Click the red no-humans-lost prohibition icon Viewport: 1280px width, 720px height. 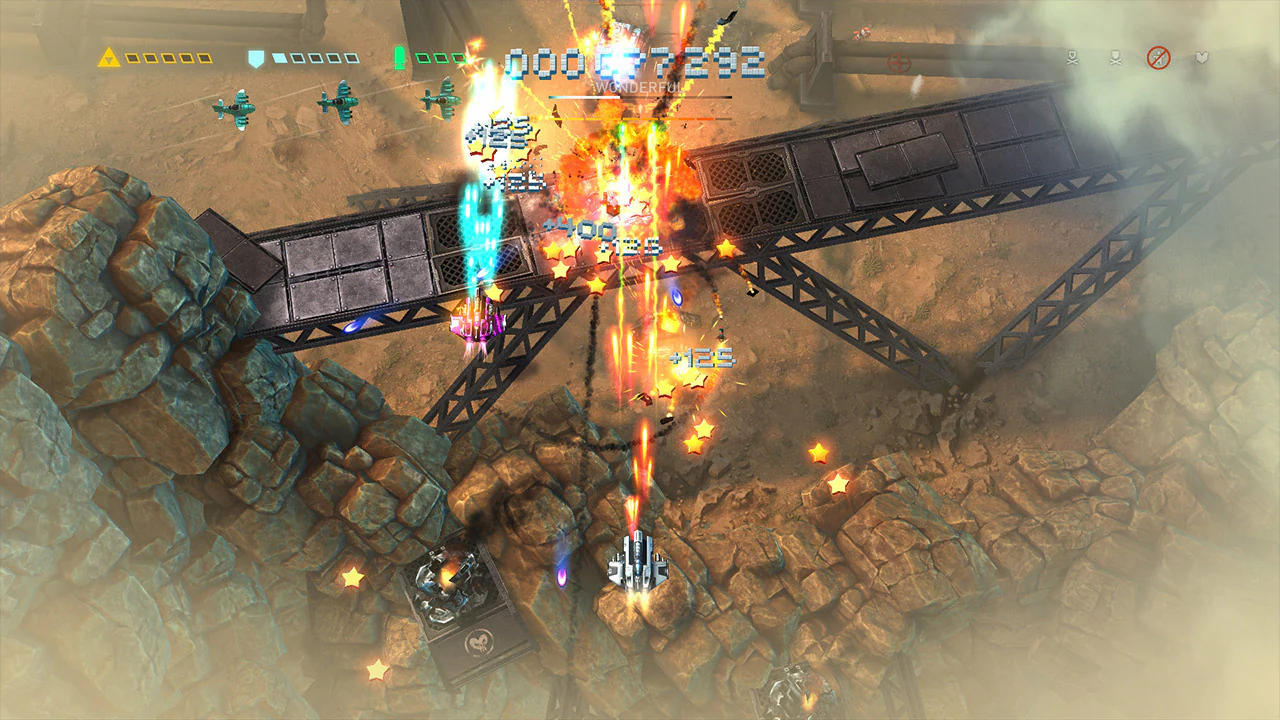[1159, 57]
